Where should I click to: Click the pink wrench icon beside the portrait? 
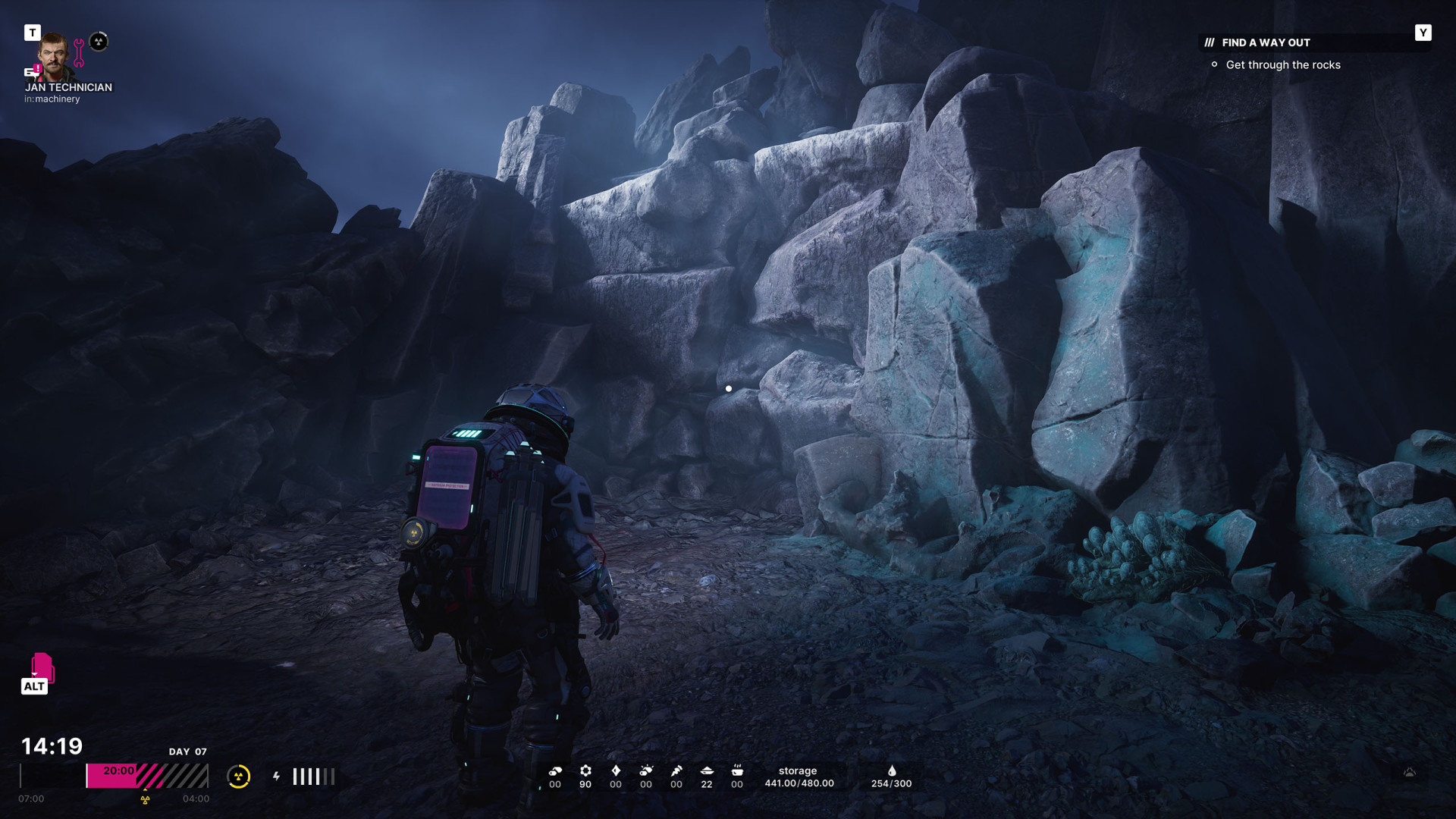pyautogui.click(x=79, y=53)
